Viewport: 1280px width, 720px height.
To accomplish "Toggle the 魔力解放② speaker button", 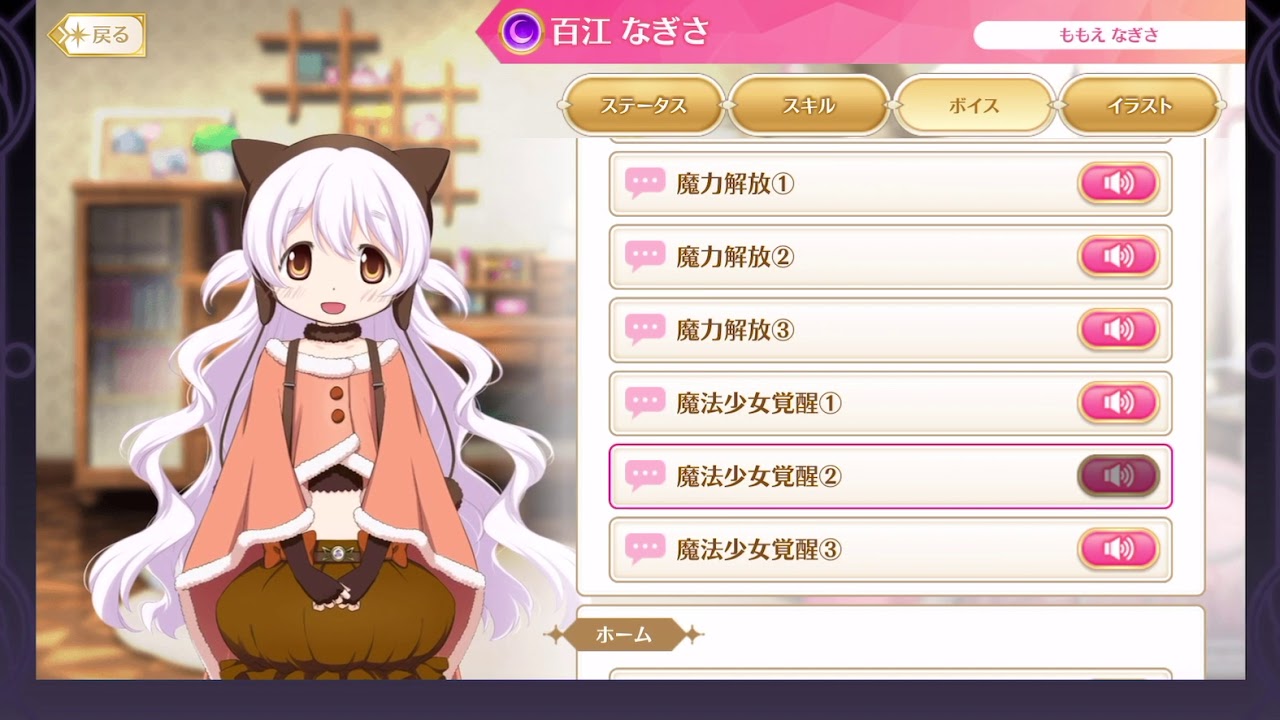I will [1118, 256].
